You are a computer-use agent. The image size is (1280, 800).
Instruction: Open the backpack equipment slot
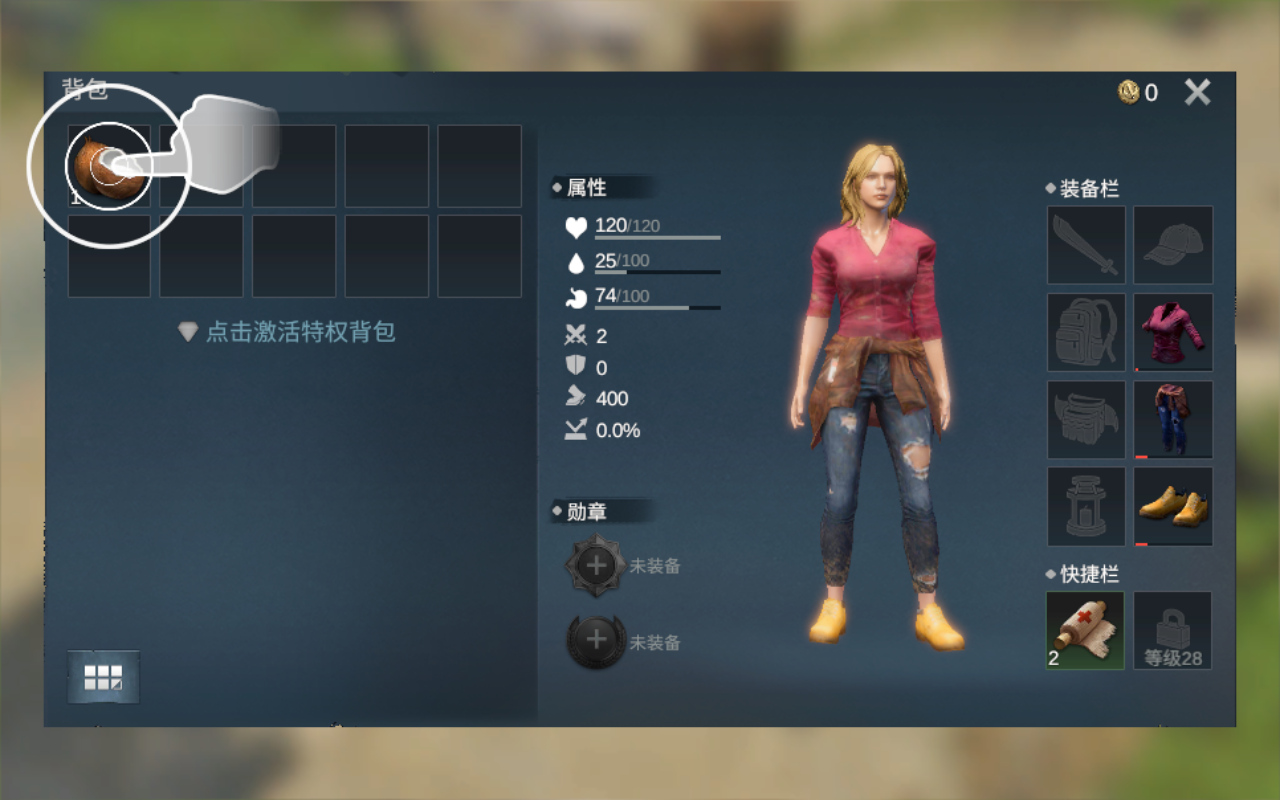(x=1085, y=332)
